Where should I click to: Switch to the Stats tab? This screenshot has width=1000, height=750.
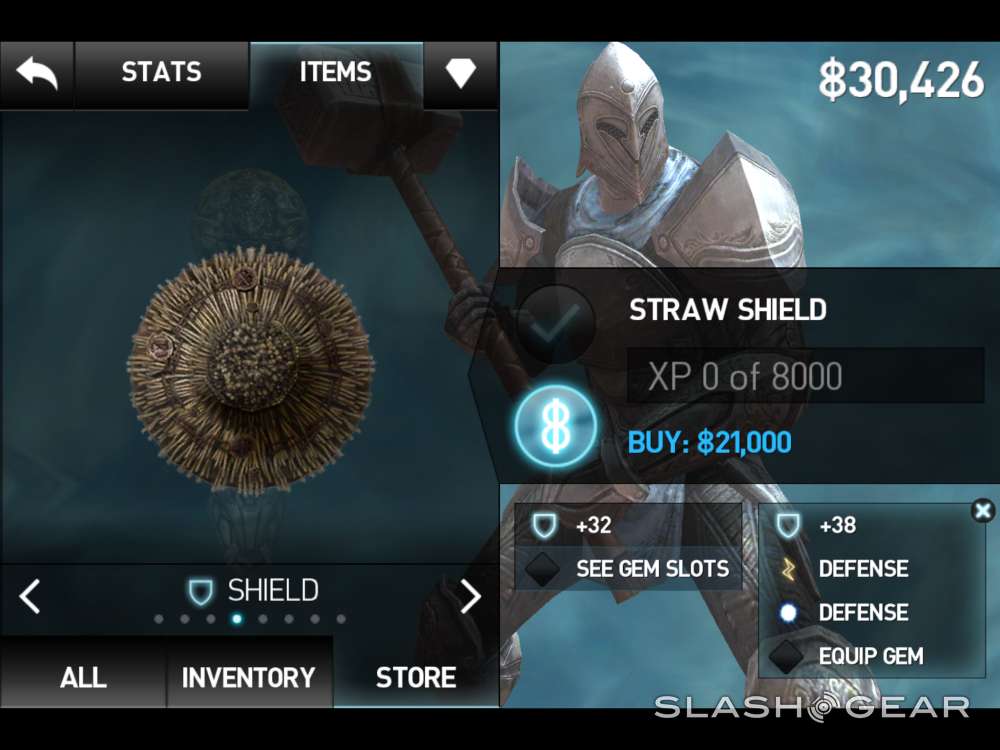point(161,73)
